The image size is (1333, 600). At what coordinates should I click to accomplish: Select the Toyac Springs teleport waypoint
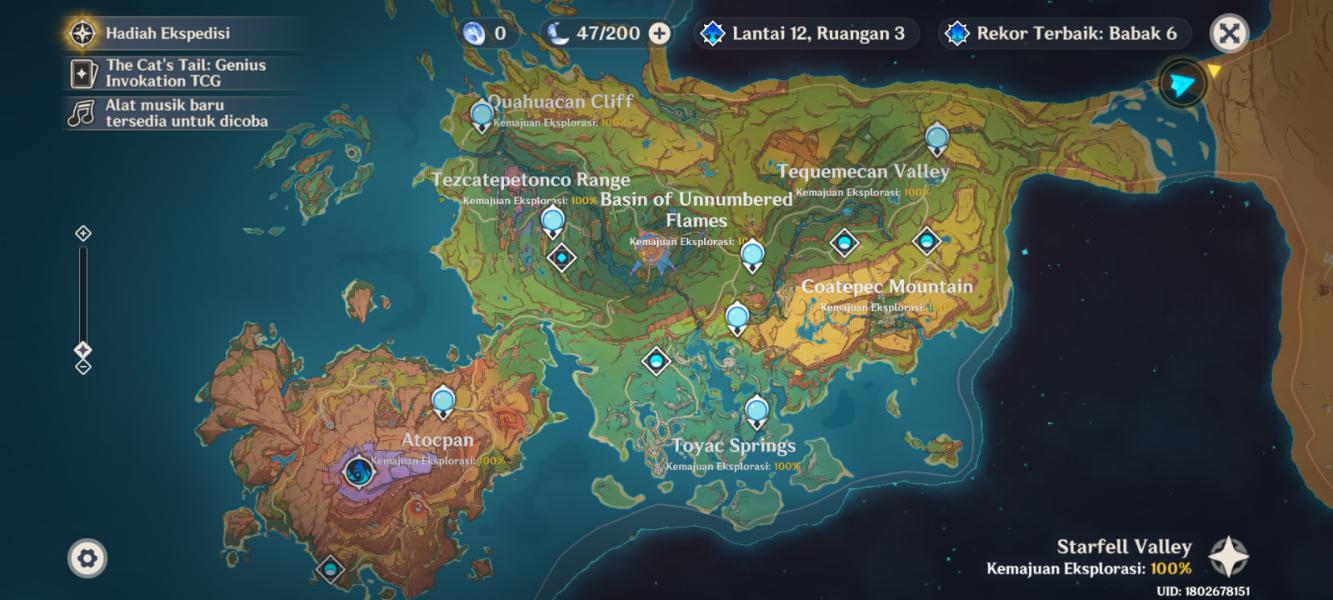coord(756,411)
